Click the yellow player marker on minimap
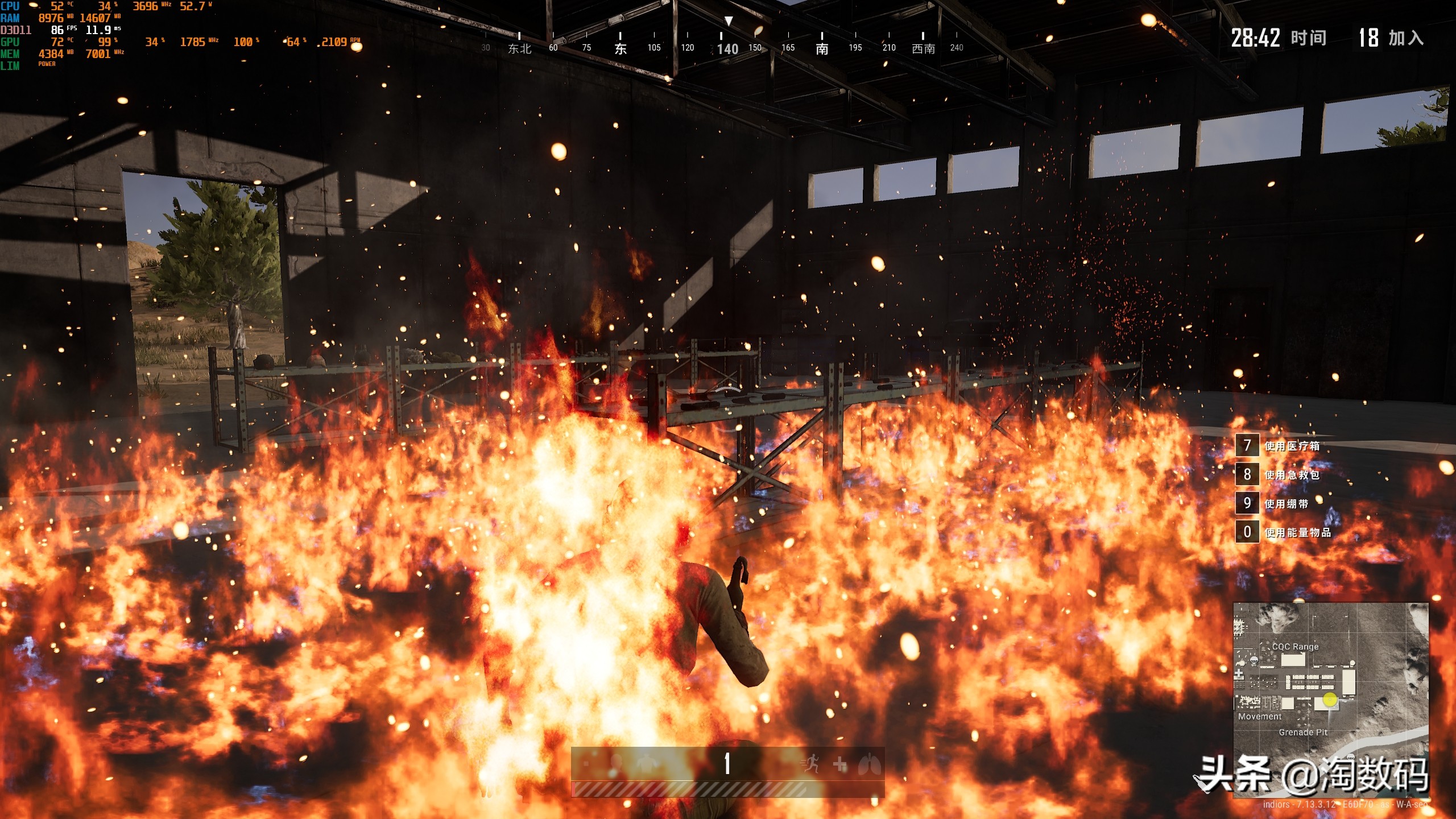Viewport: 1456px width, 819px height. click(x=1330, y=700)
